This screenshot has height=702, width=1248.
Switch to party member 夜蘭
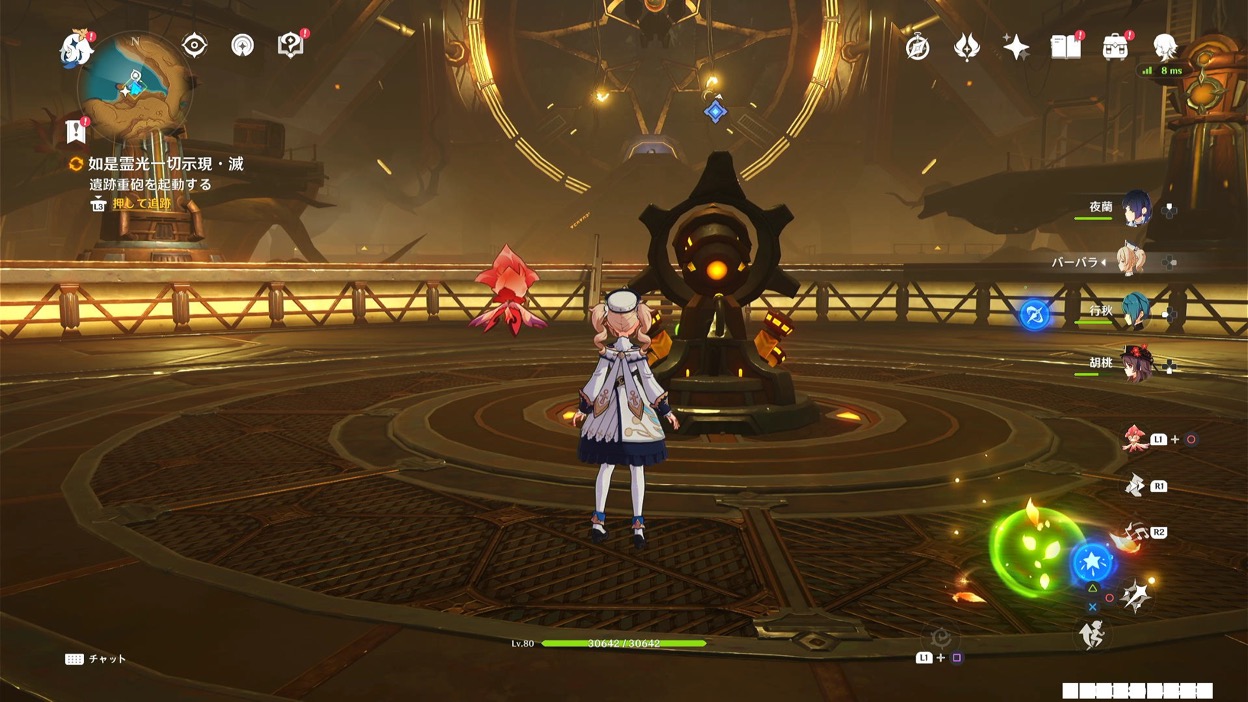(x=1135, y=208)
